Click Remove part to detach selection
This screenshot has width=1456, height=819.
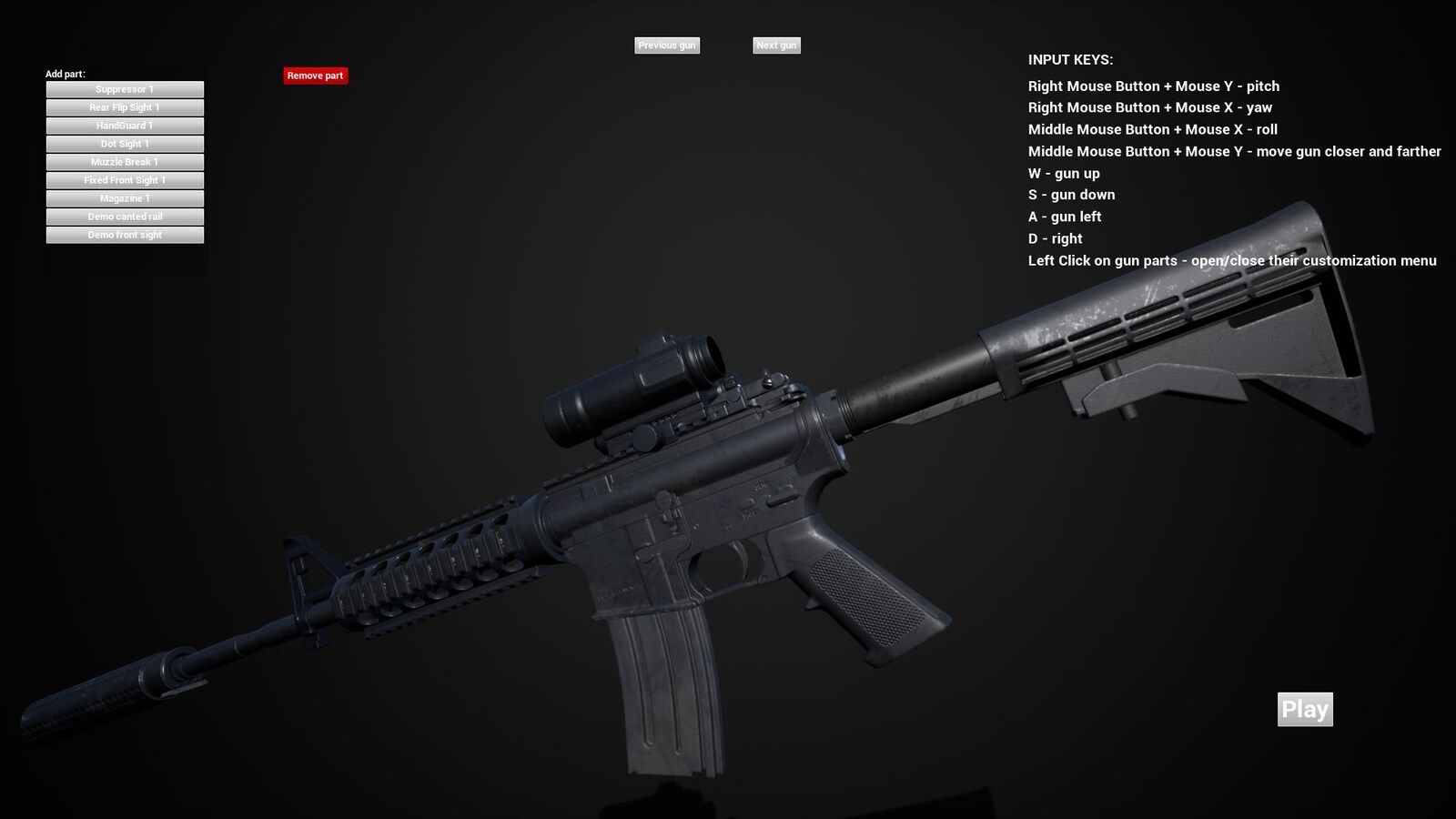coord(315,75)
